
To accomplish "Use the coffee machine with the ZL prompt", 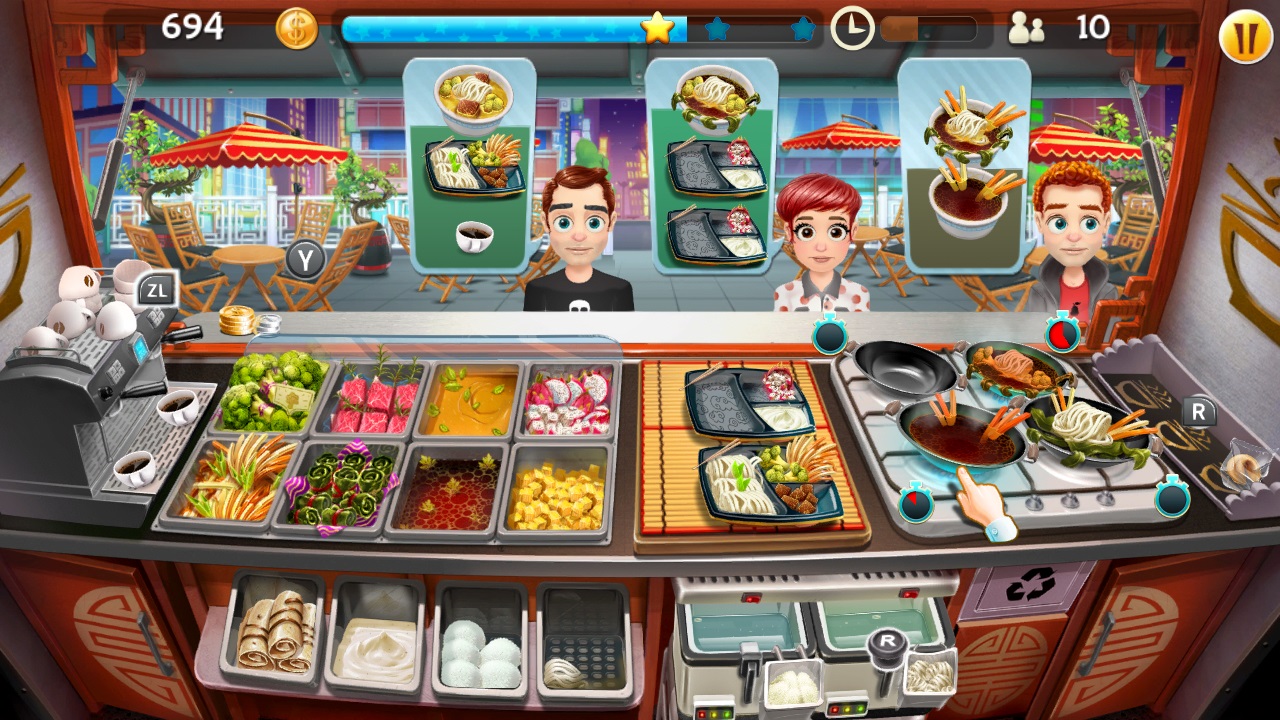I will tap(155, 290).
